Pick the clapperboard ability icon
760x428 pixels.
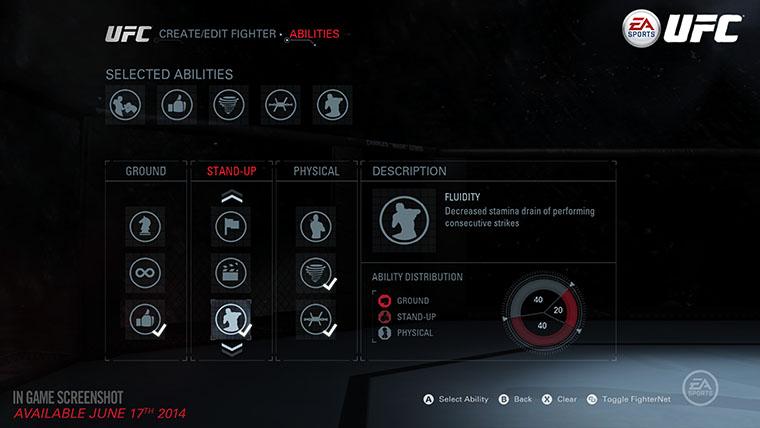coord(231,272)
